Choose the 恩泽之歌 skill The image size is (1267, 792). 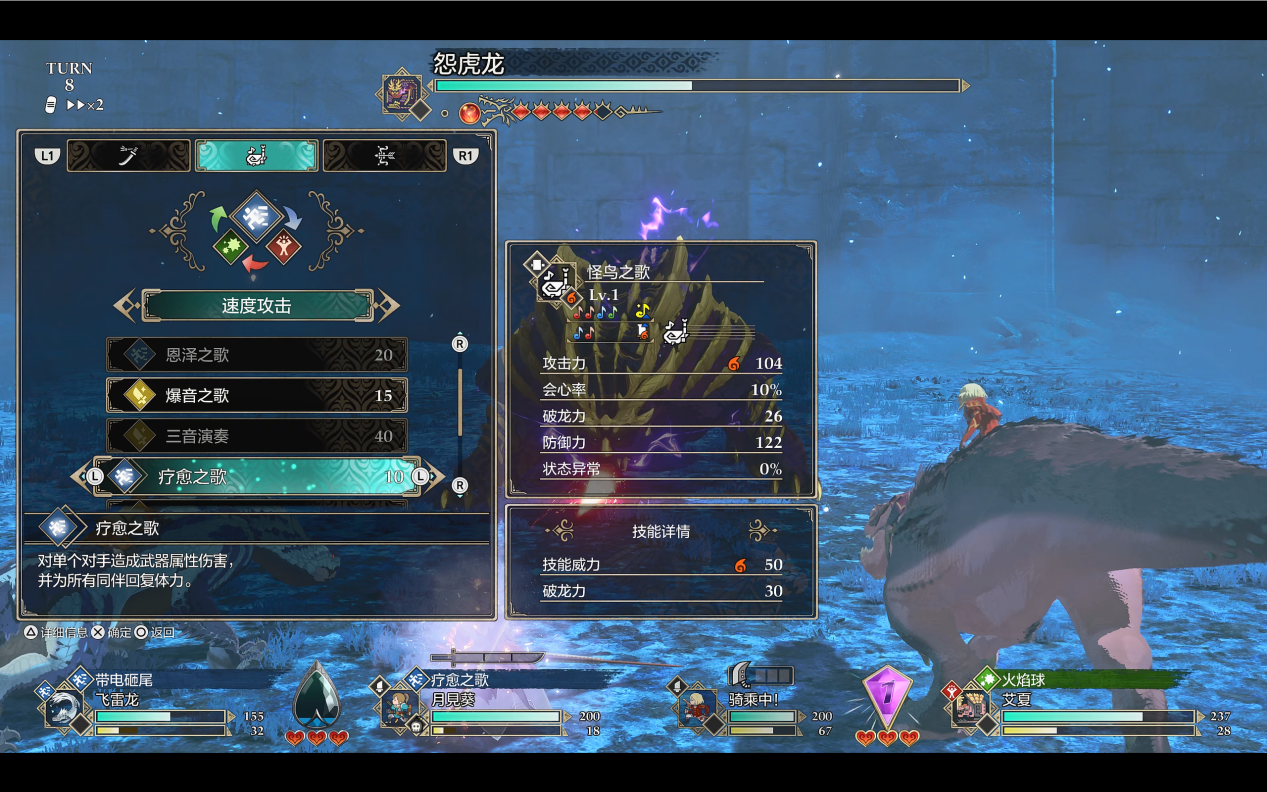pyautogui.click(x=257, y=355)
